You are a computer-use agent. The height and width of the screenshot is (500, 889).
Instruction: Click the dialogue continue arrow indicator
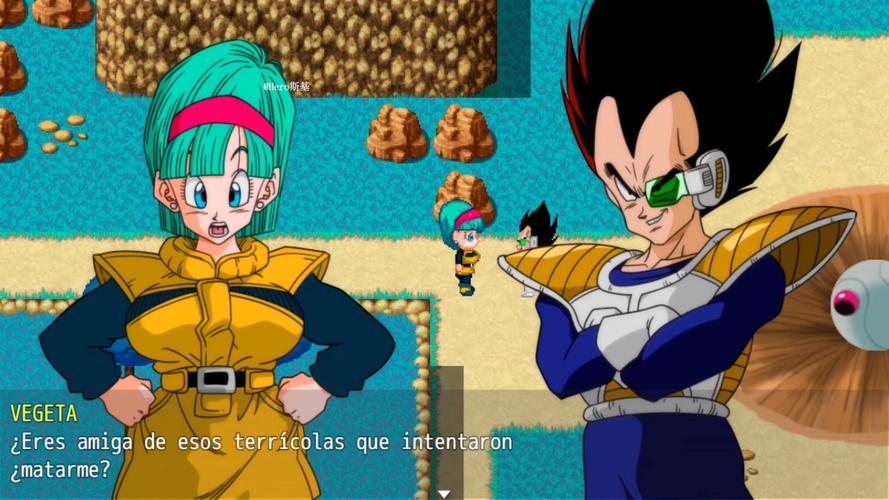click(444, 493)
